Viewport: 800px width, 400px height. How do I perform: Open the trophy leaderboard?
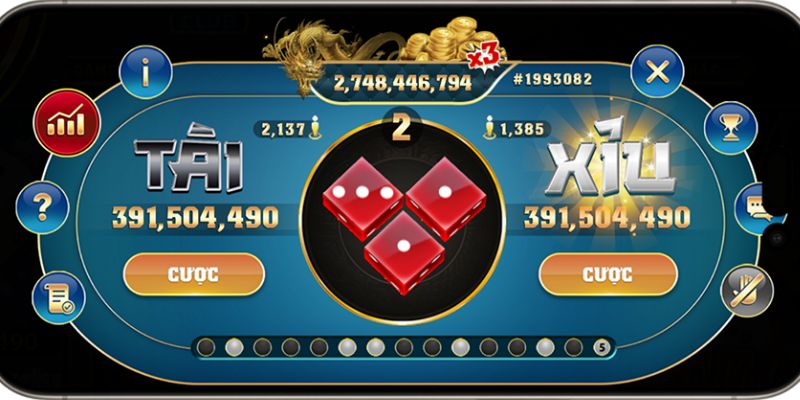tap(731, 125)
